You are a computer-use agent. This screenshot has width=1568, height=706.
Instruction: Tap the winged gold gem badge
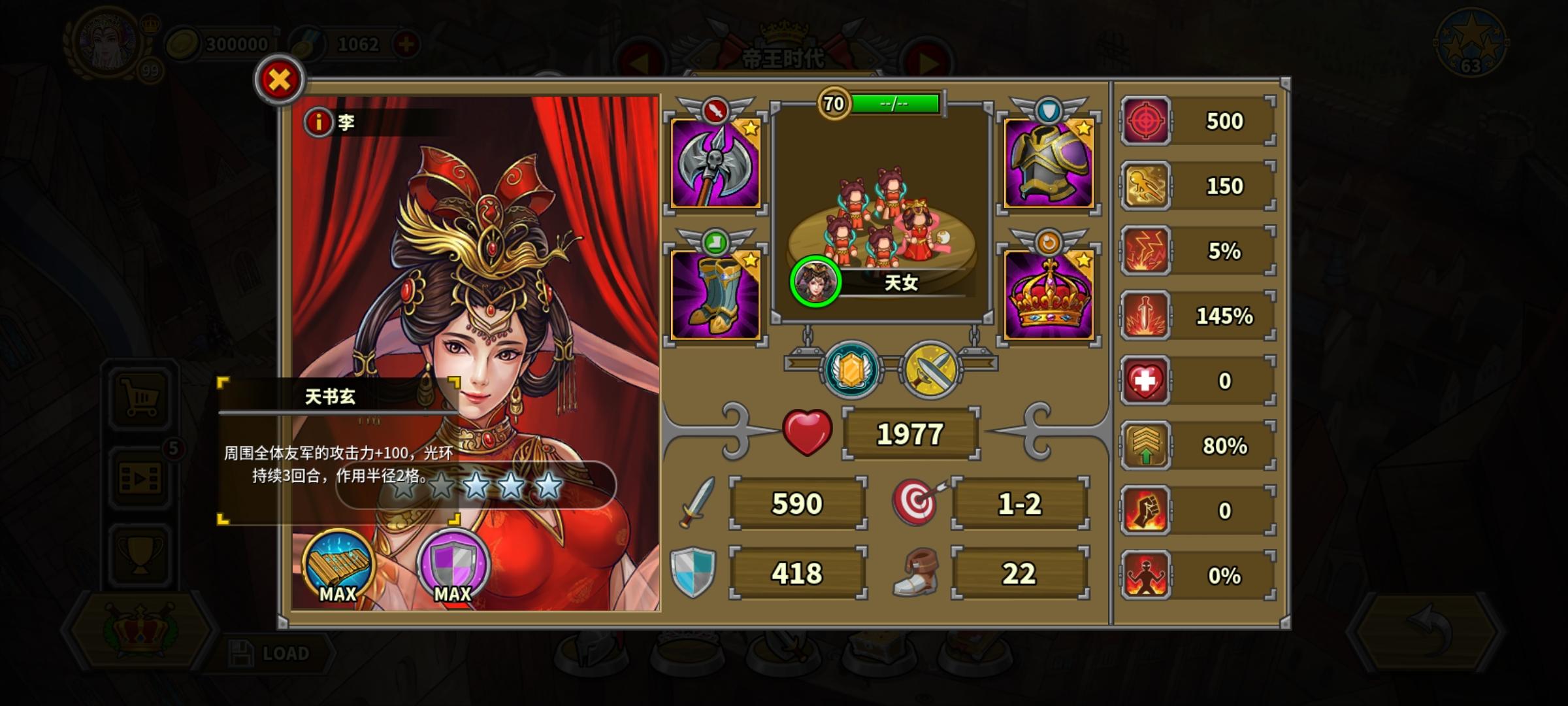point(851,370)
